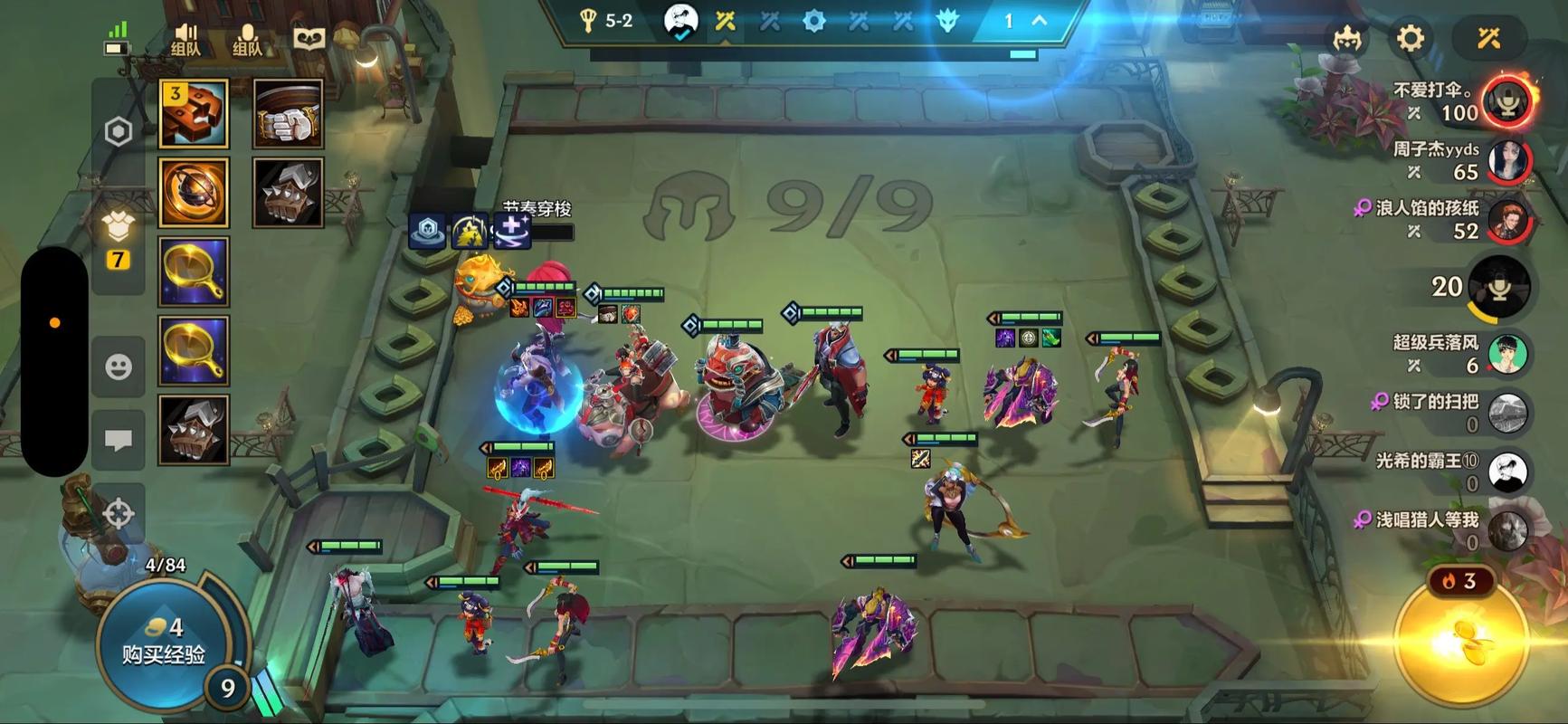The width and height of the screenshot is (1568, 724).
Task: Open the book guide icon
Action: point(309,39)
